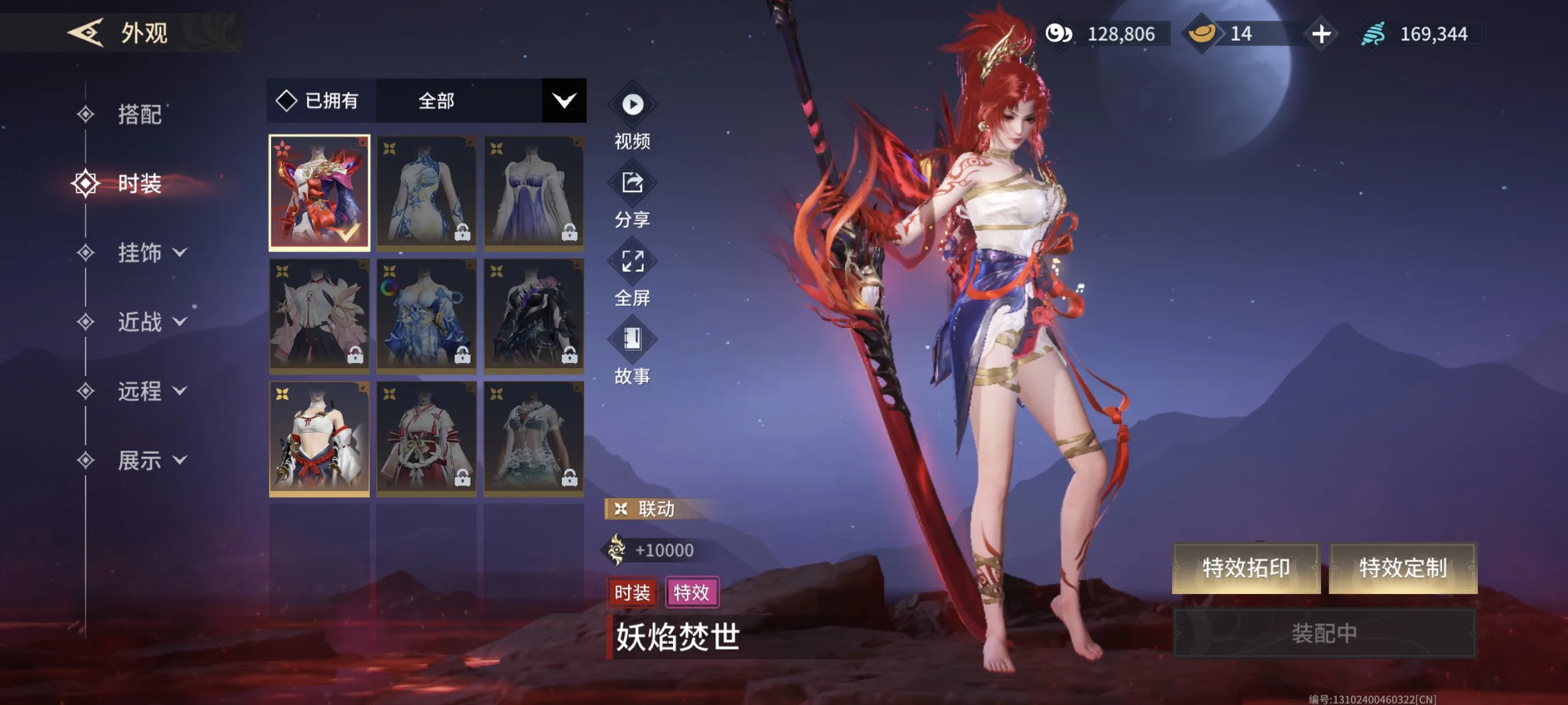Viewport: 1568px width, 705px height.
Task: Open 特效拓印 effect imprint
Action: (1245, 567)
